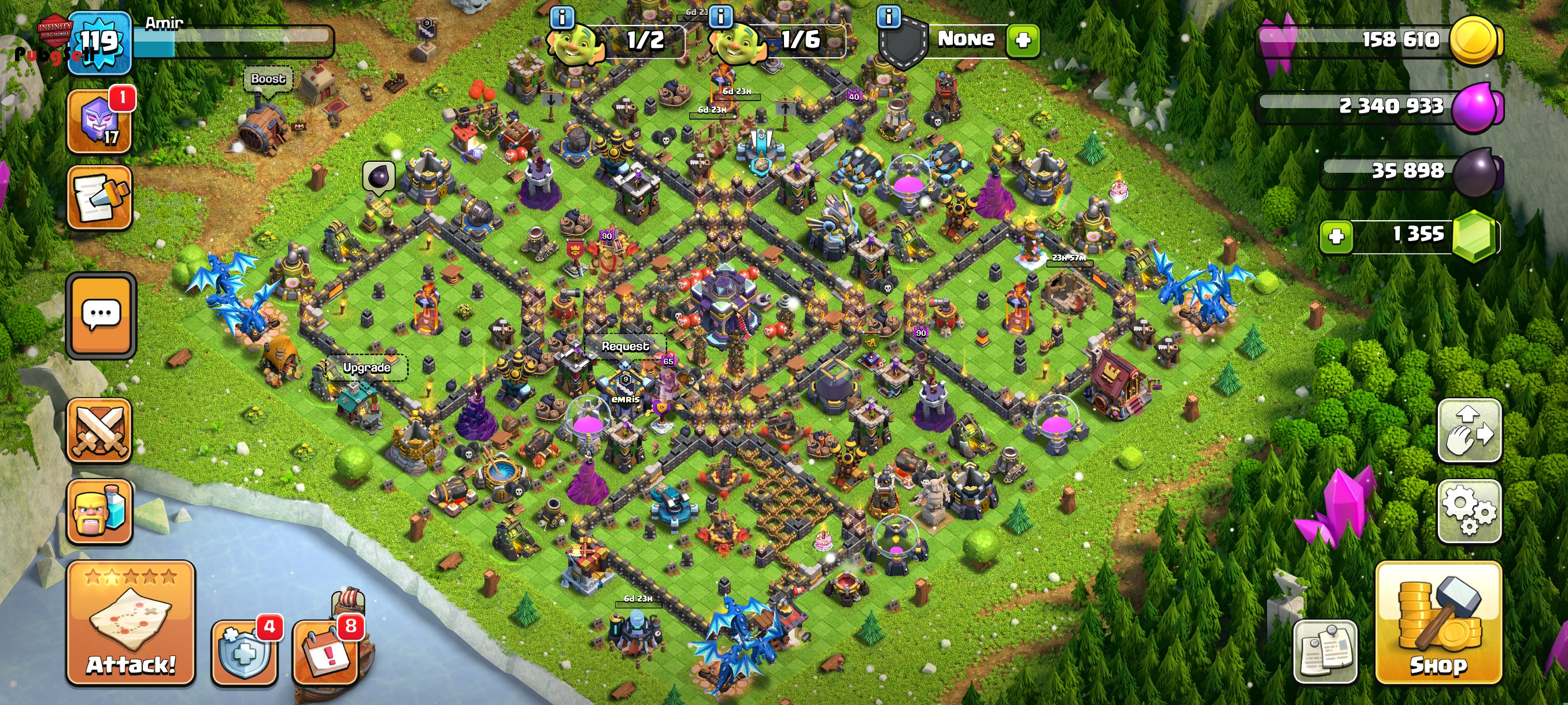Tap the Boost bubble over the barrel

pos(268,79)
